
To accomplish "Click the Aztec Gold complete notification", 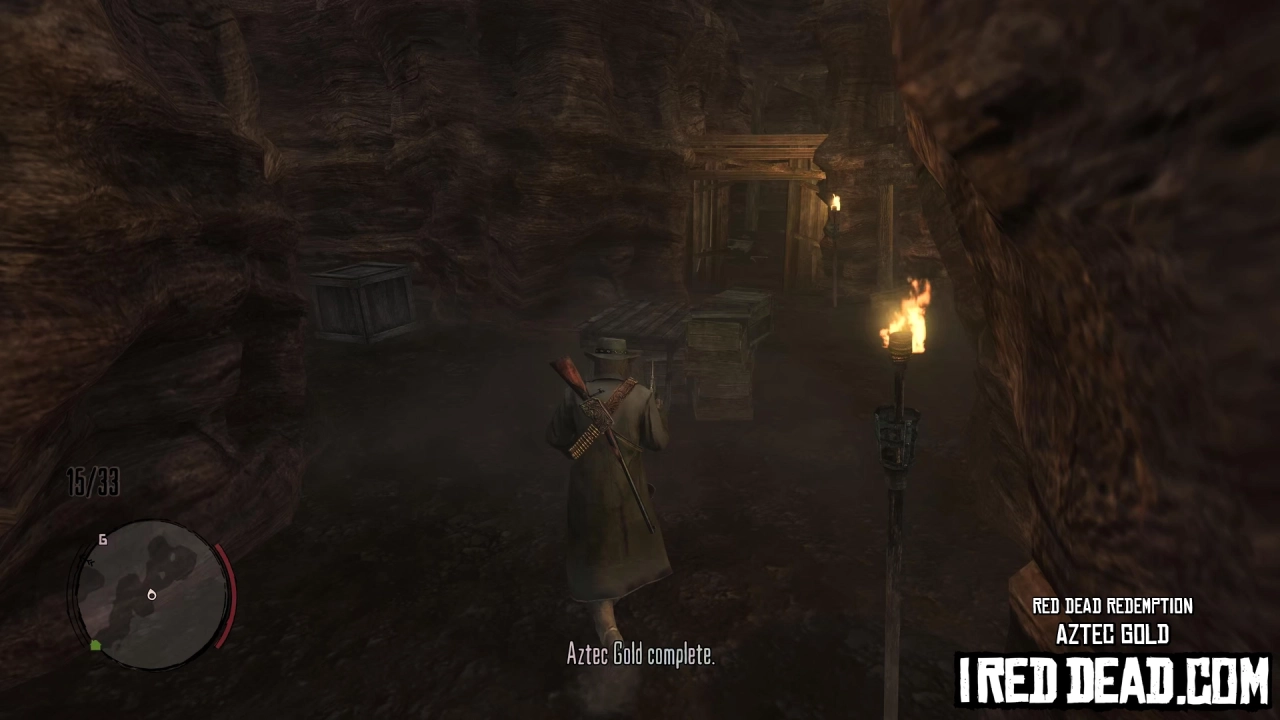I will pos(640,656).
